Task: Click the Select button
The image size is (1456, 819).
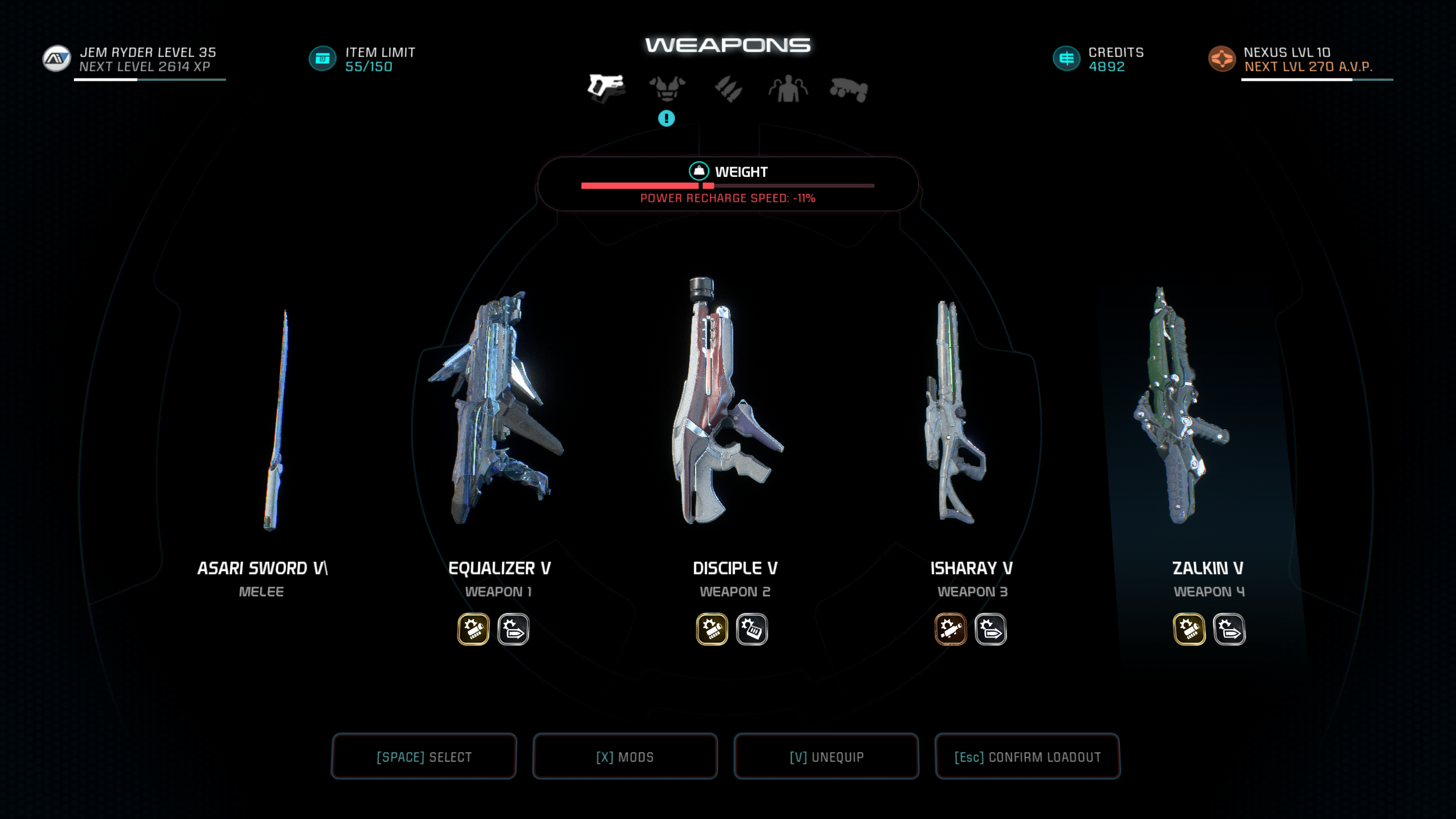Action: coord(424,756)
